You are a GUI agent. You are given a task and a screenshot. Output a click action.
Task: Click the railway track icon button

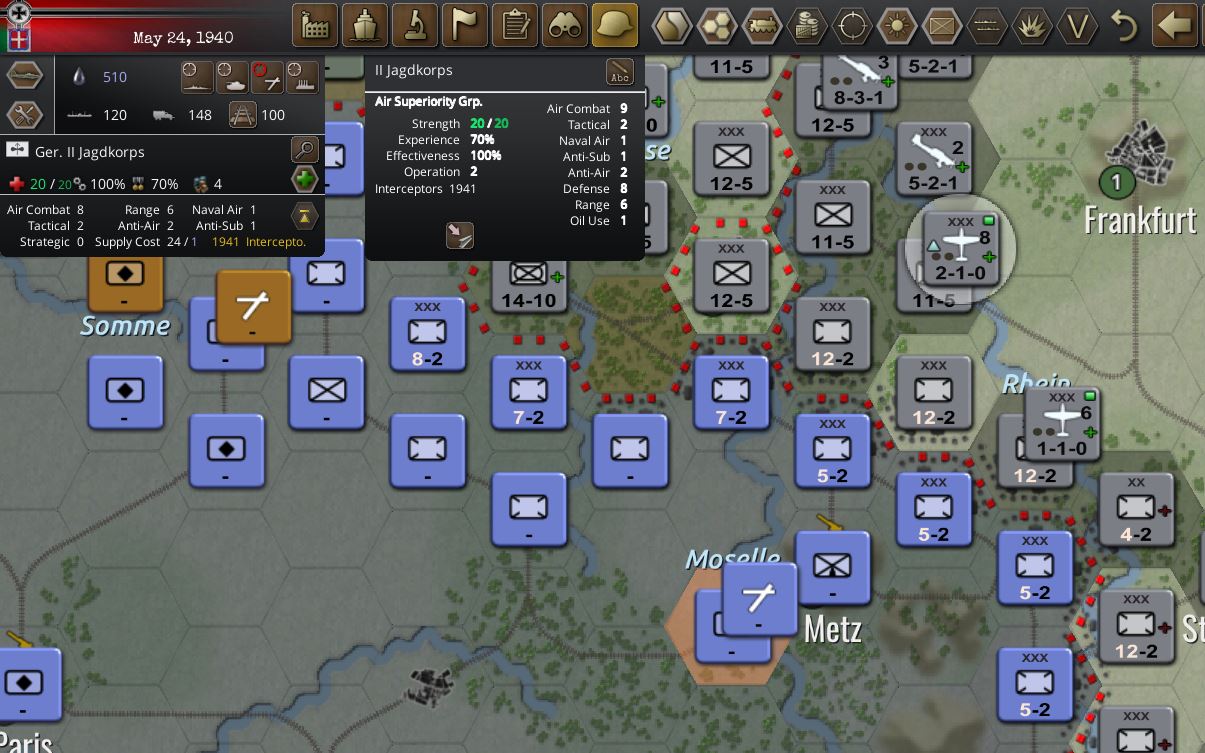243,115
